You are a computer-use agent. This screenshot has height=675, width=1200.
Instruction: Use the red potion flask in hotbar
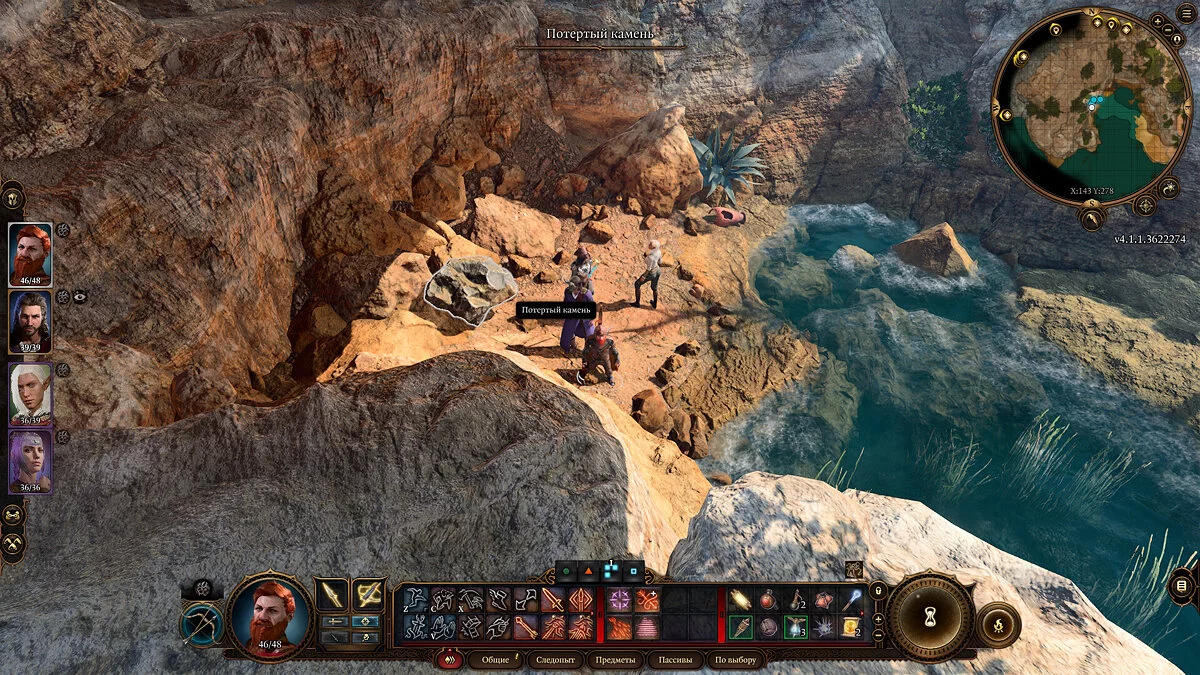[767, 600]
